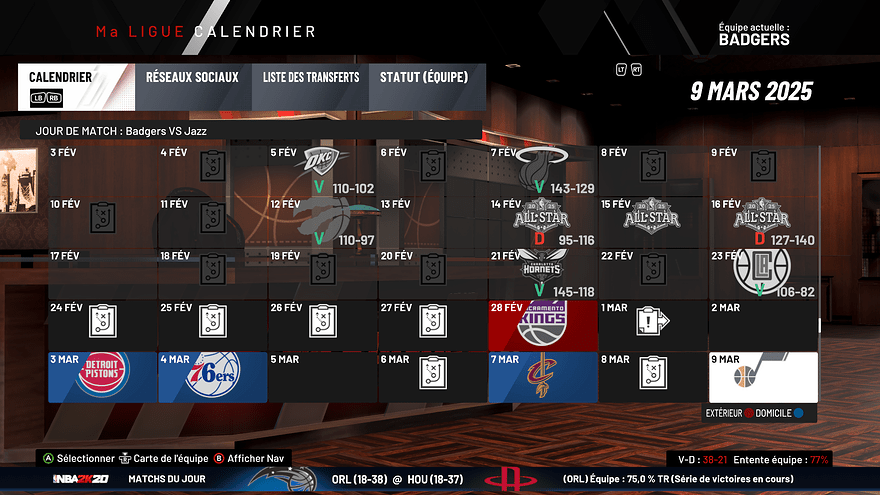Select the 4 Mar 76ers game
The width and height of the screenshot is (880, 495).
click(213, 377)
